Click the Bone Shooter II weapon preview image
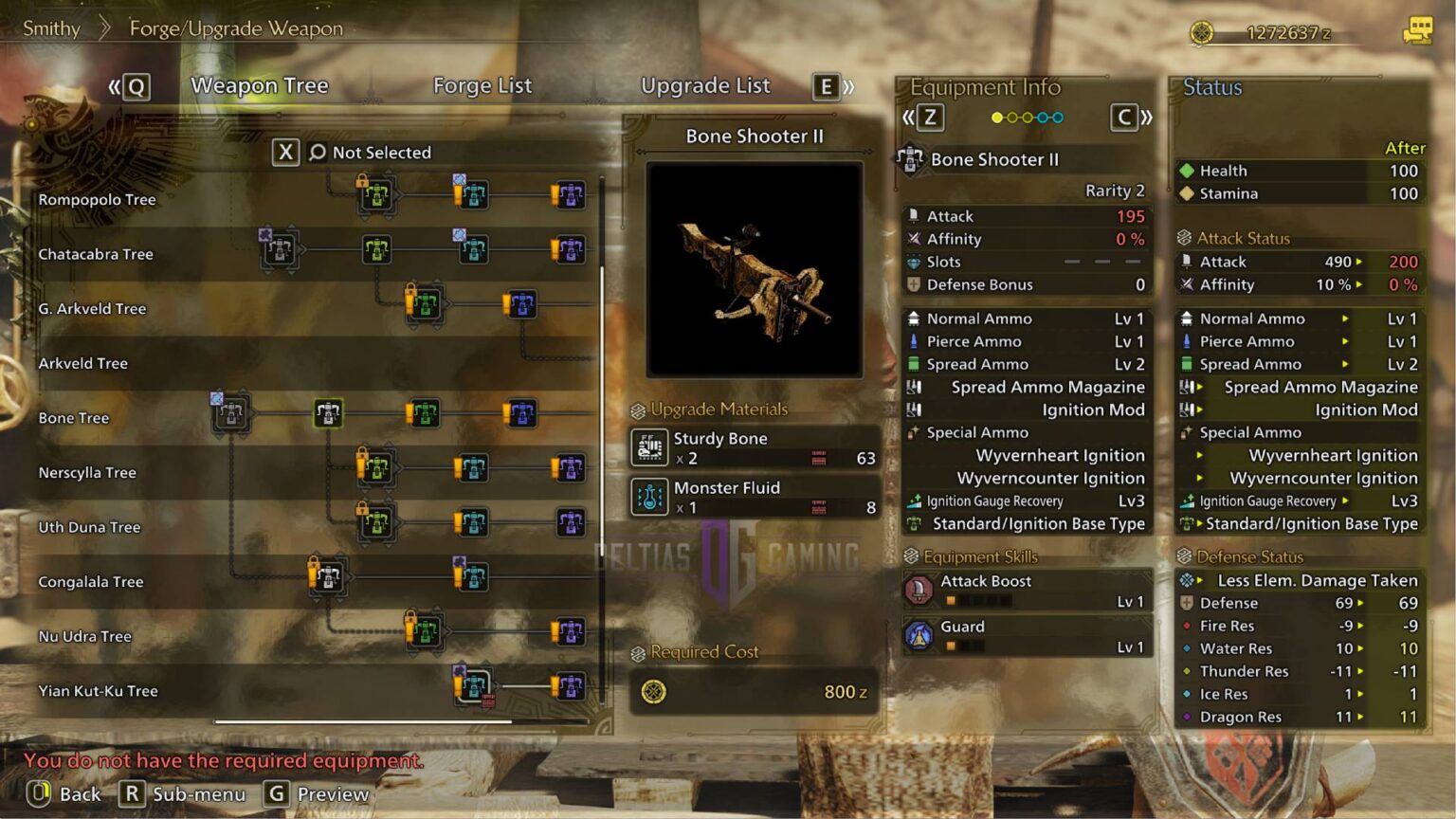 click(753, 268)
